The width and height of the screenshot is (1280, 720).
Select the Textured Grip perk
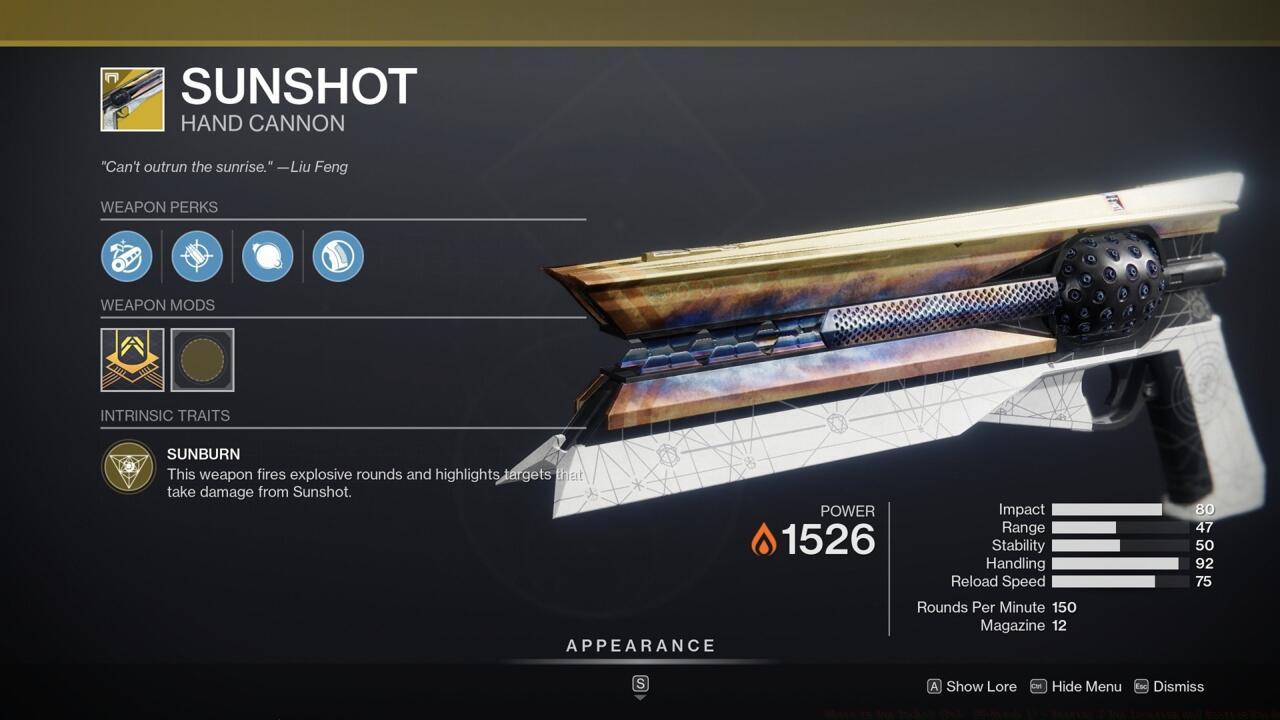[337, 256]
